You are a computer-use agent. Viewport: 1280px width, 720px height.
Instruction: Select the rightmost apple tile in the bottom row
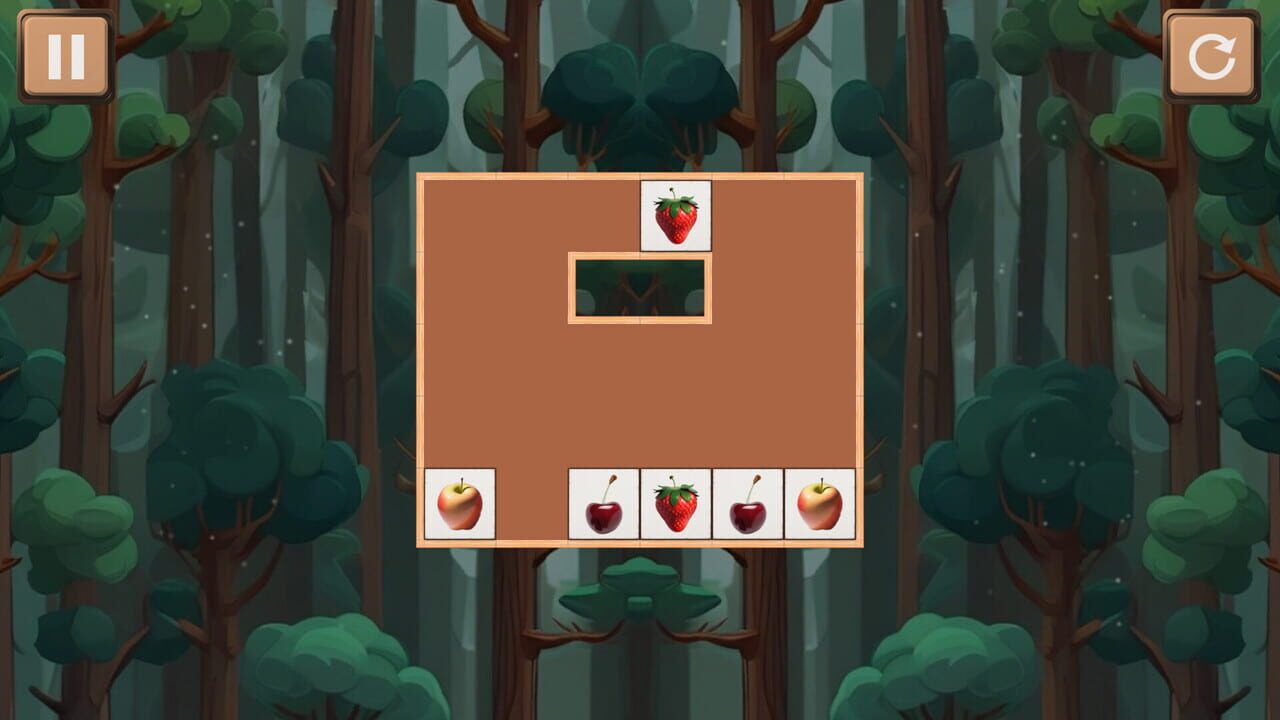point(818,504)
